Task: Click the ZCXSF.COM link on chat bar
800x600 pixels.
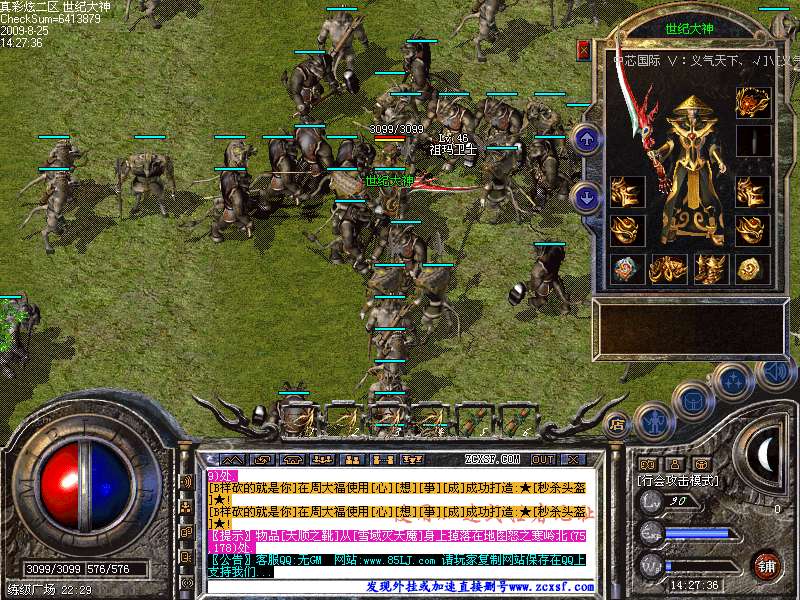Action: click(493, 459)
